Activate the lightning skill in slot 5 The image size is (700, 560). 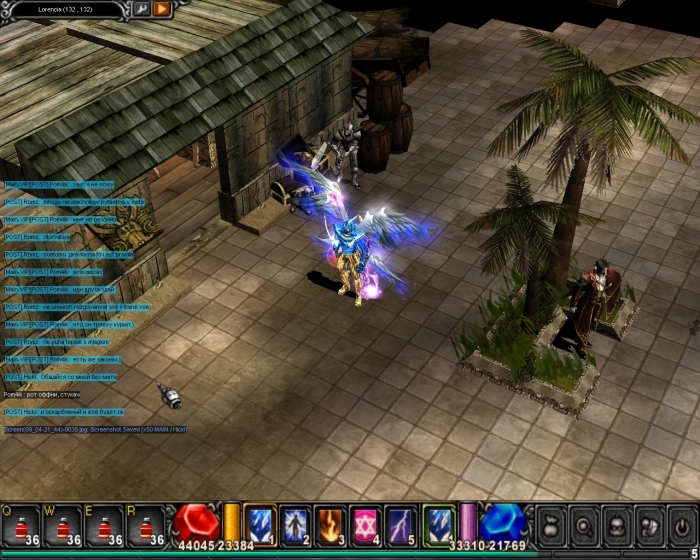click(400, 523)
